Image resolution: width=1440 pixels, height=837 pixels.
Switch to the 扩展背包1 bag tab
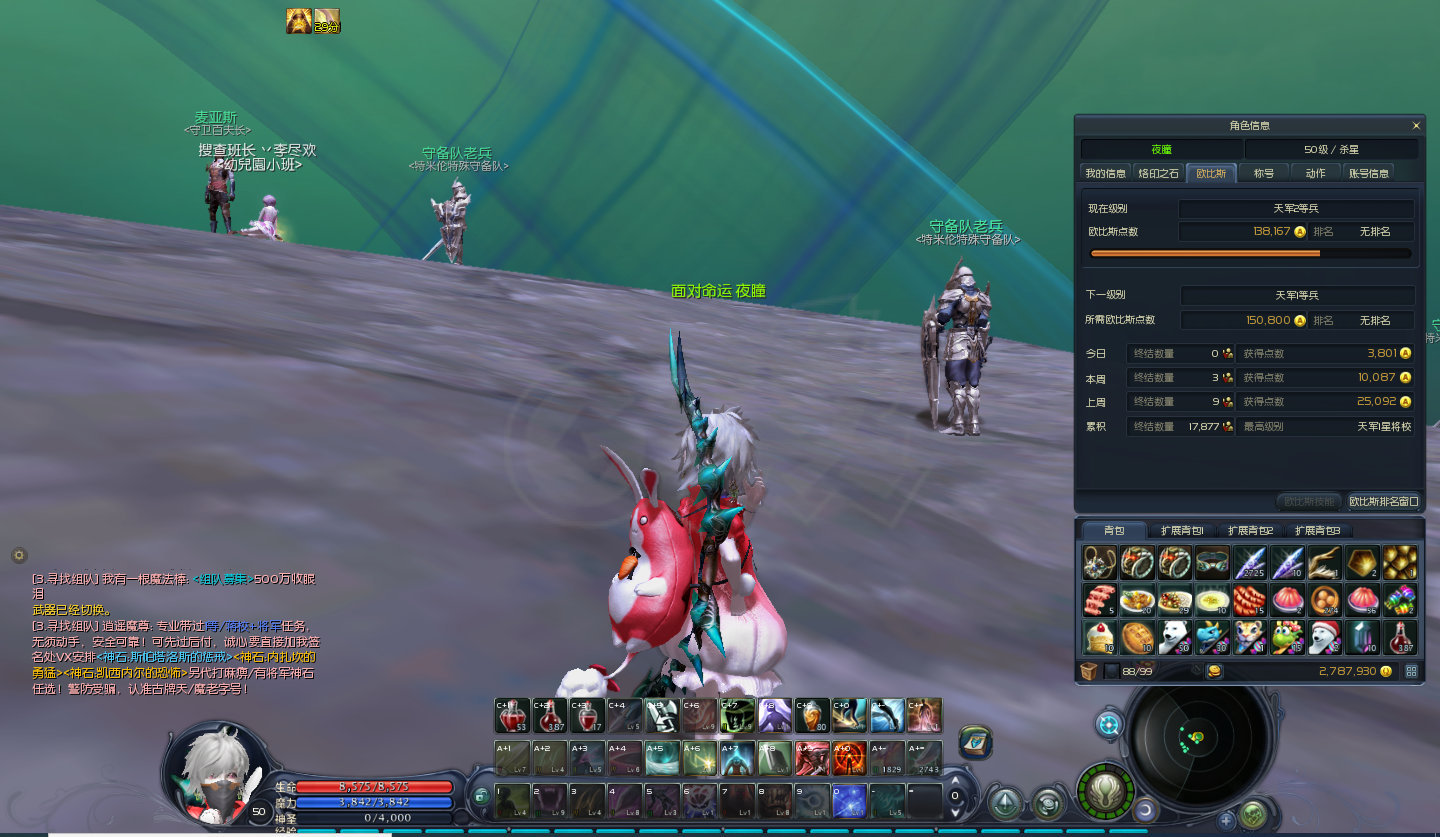pos(1182,530)
